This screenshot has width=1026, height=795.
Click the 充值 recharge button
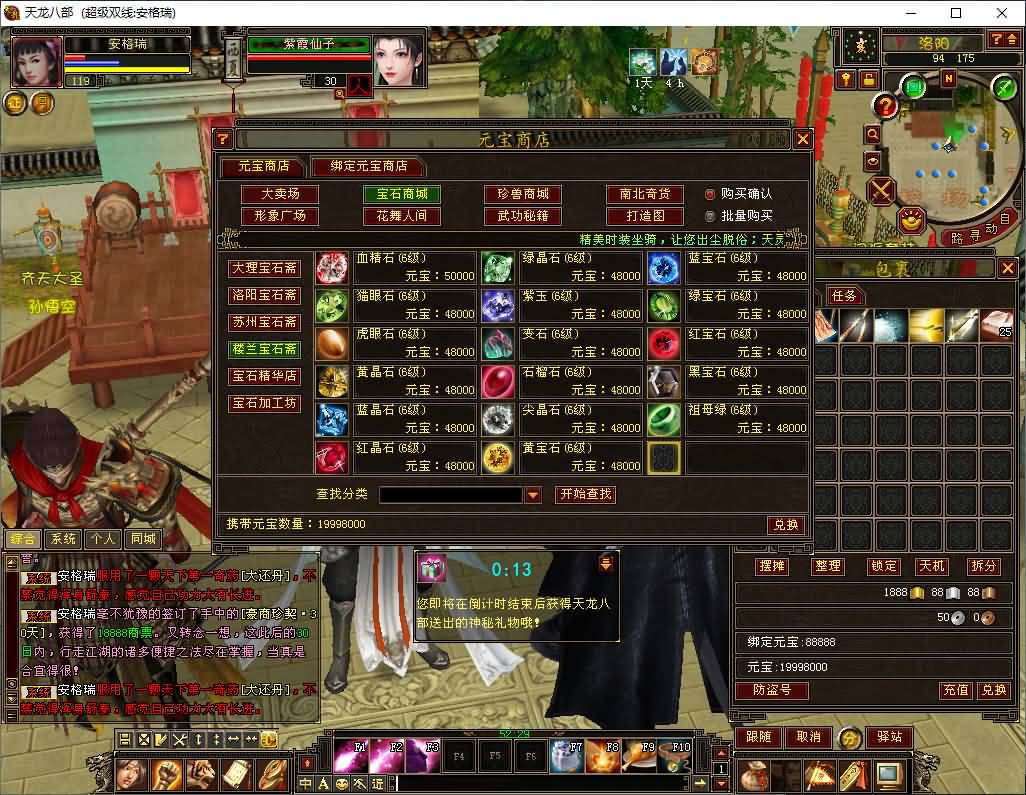point(955,690)
